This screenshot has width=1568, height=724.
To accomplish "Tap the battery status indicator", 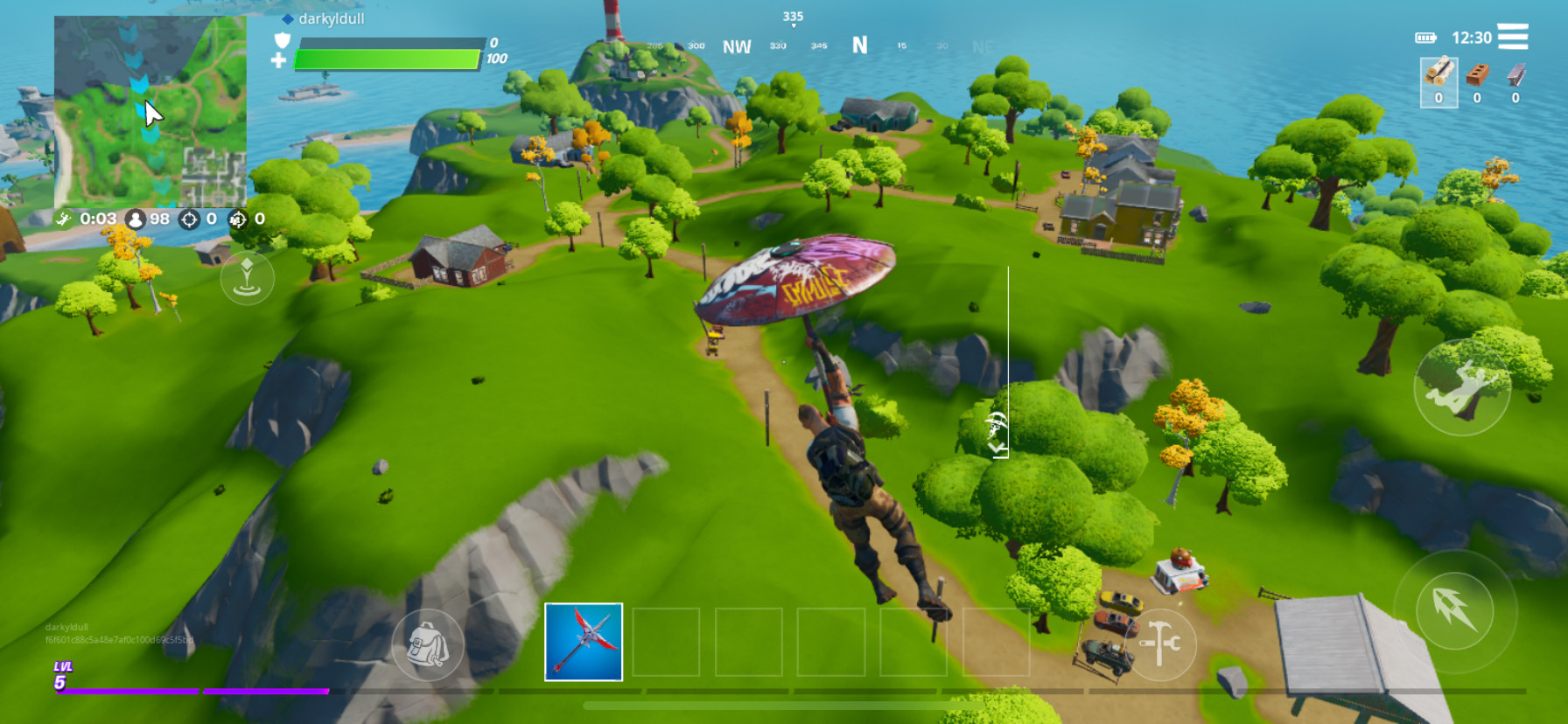I will pos(1427,37).
